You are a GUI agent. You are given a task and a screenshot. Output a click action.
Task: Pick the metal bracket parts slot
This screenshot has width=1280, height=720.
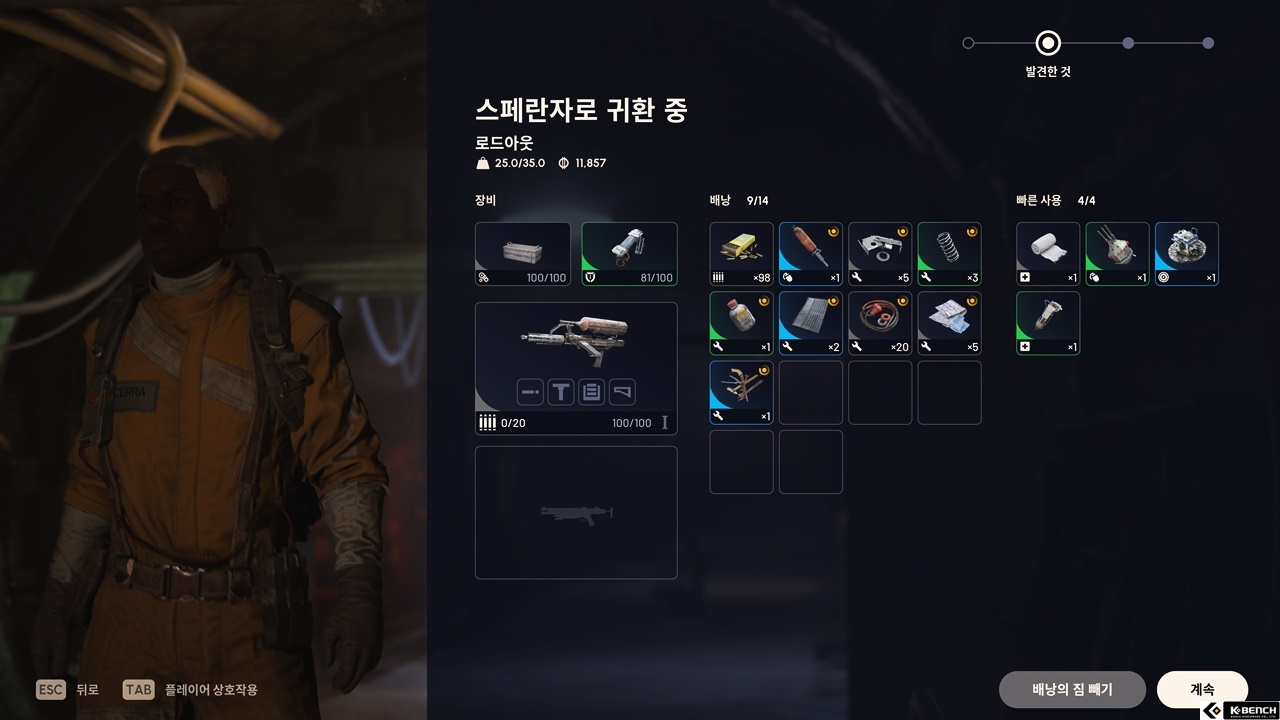tap(880, 254)
